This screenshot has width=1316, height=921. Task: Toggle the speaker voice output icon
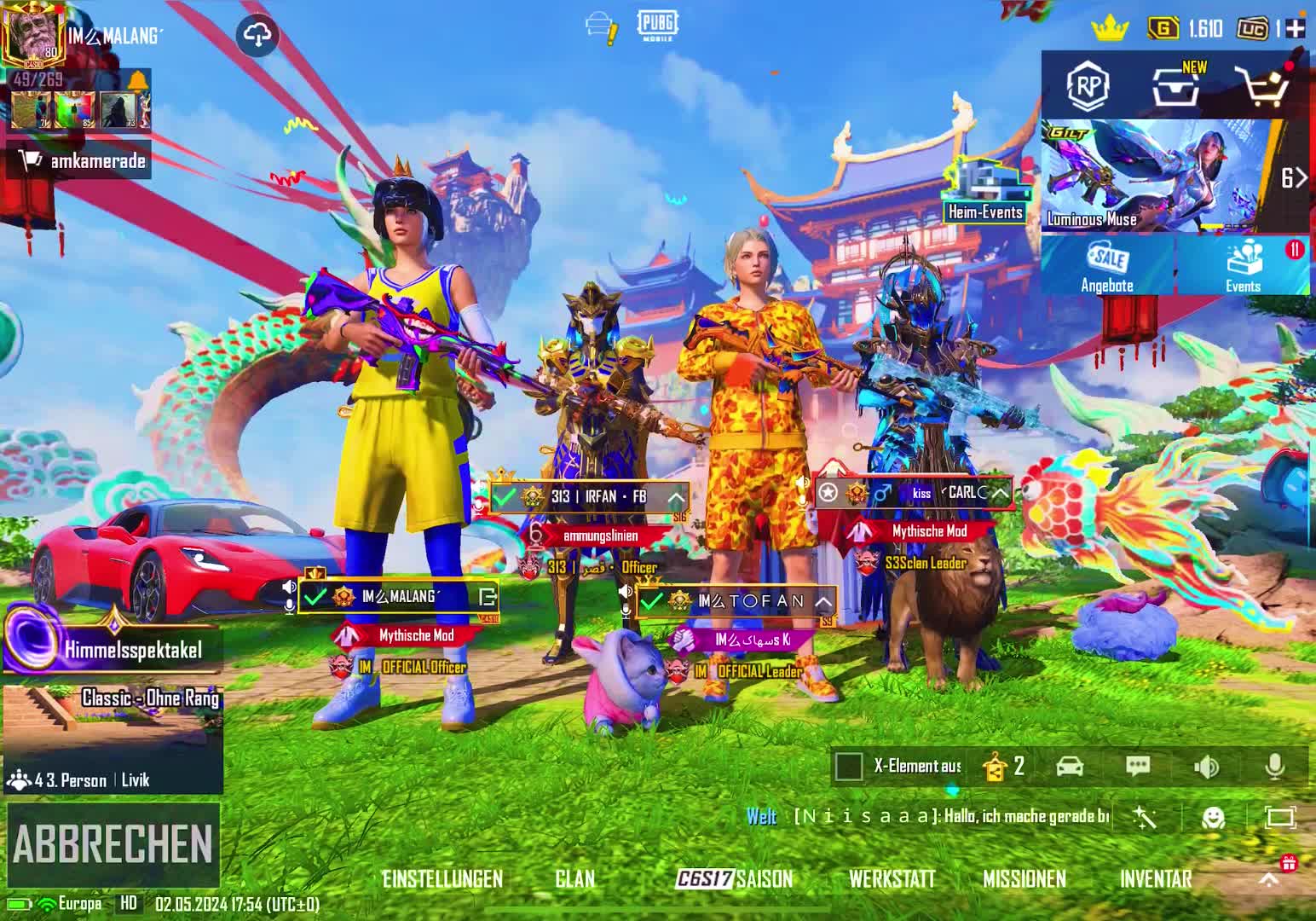pyautogui.click(x=1207, y=767)
